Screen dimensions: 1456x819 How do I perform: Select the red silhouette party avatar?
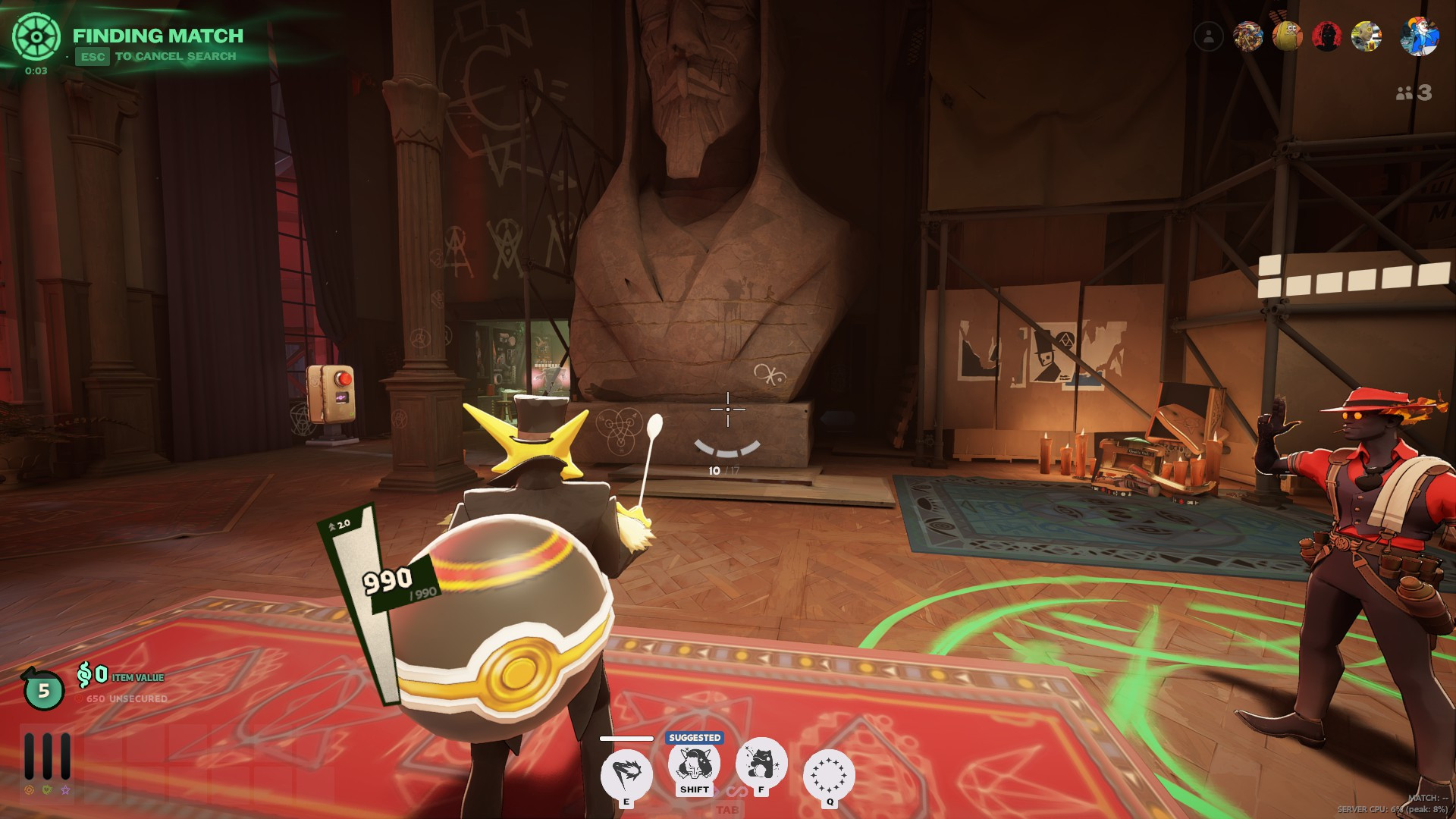[x=1326, y=36]
